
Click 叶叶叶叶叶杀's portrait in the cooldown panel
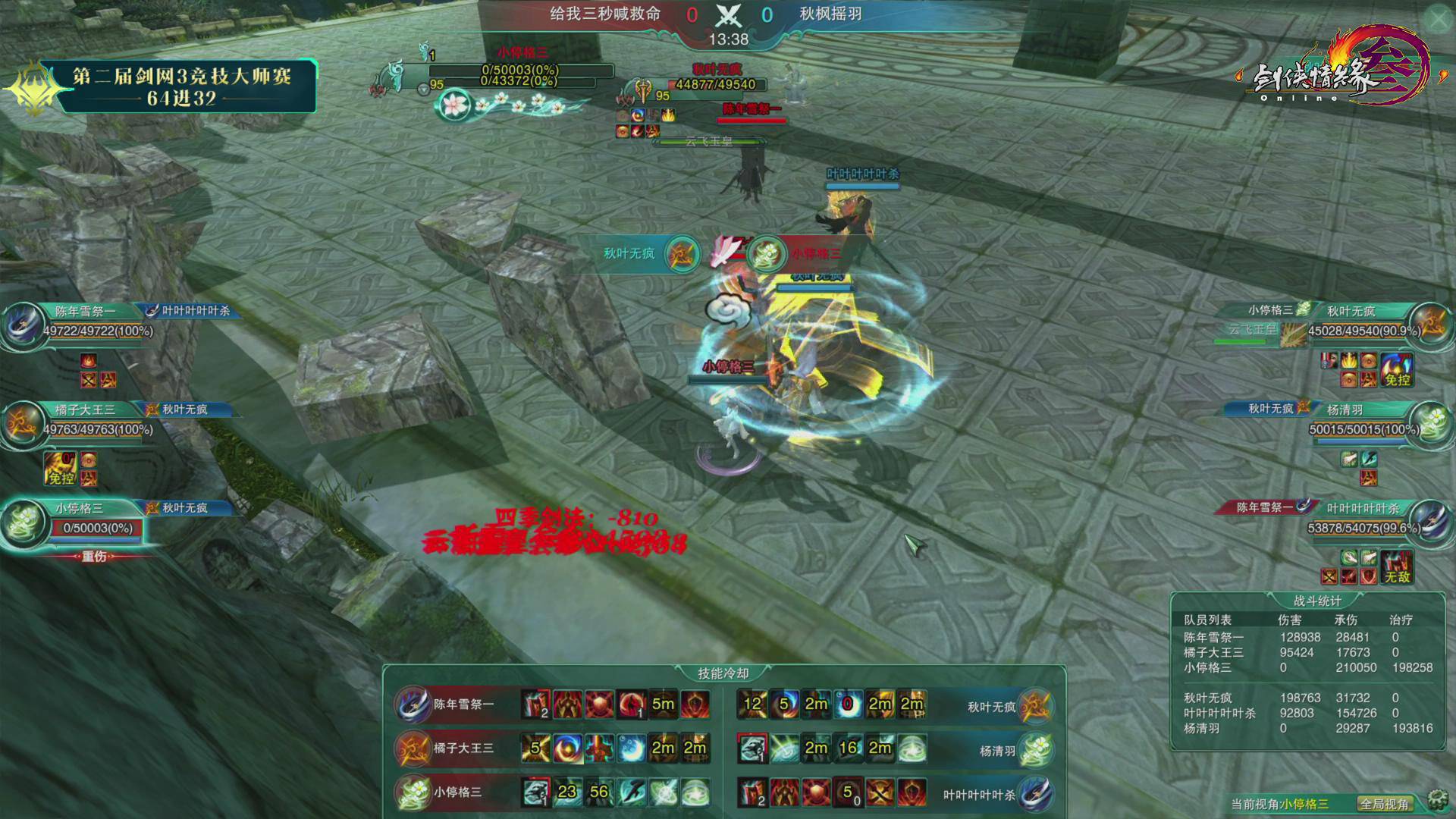pyautogui.click(x=1036, y=794)
